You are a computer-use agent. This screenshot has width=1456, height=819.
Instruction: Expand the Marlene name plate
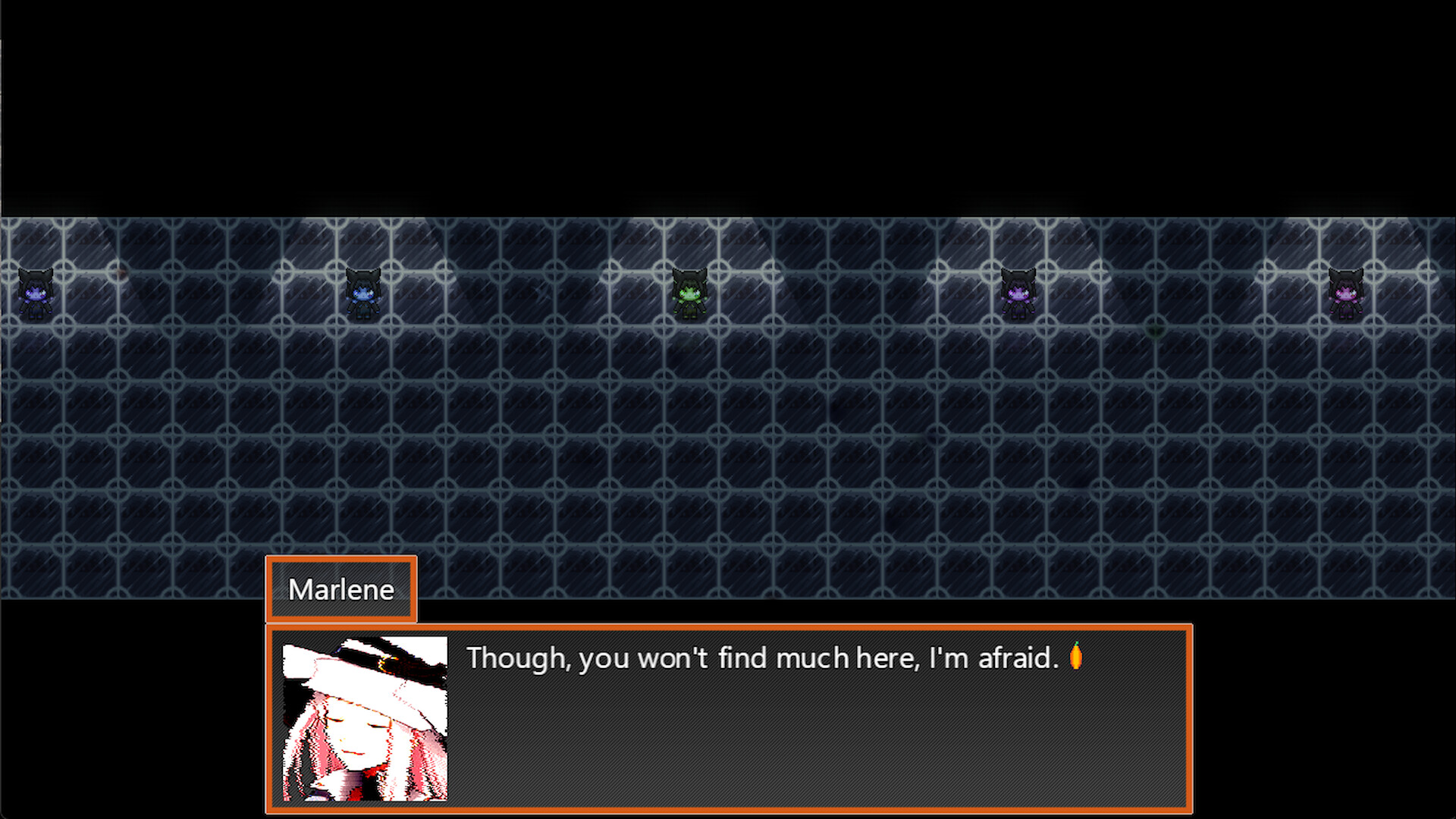[340, 589]
